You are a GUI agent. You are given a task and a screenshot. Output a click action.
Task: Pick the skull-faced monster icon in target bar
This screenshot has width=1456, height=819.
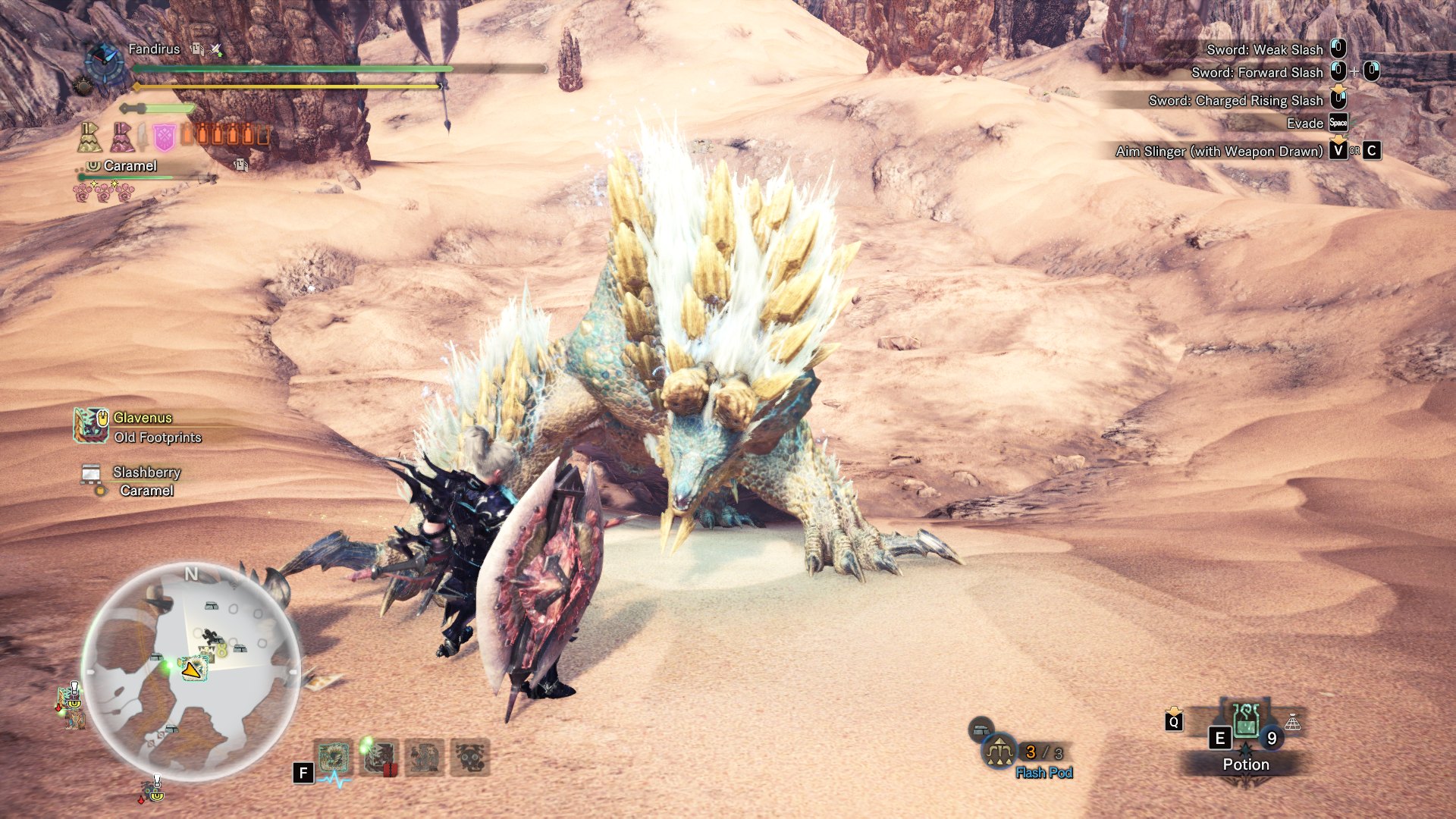tap(469, 757)
